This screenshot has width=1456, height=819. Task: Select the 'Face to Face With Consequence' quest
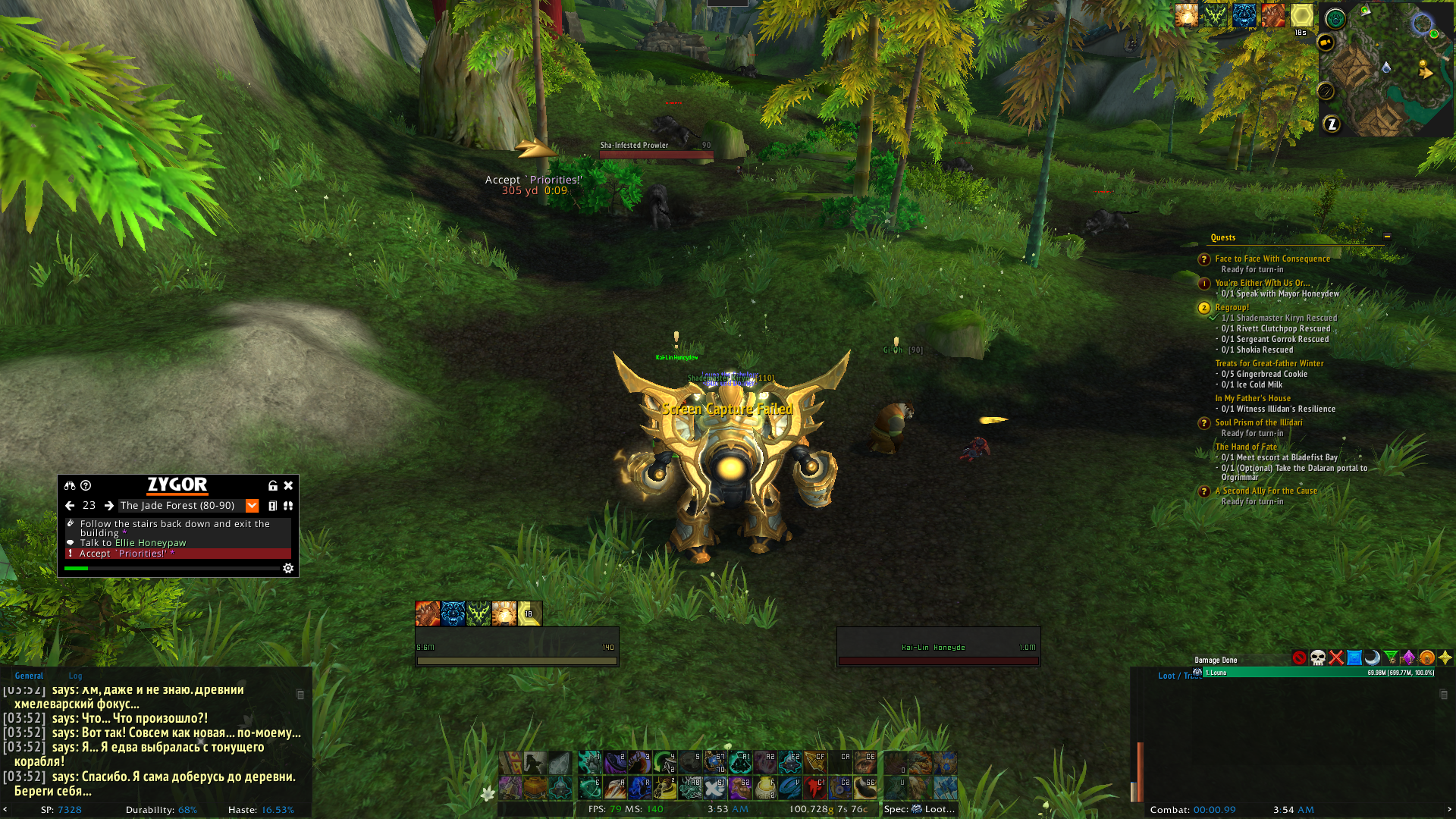(1272, 259)
